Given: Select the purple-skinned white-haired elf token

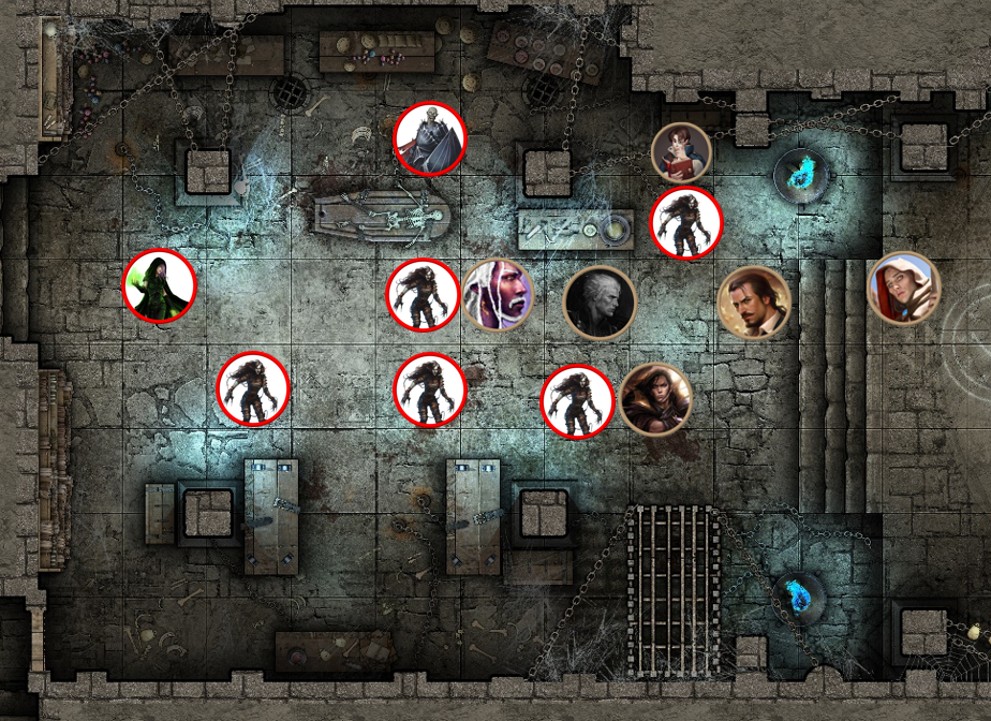Looking at the screenshot, I should coord(498,294).
